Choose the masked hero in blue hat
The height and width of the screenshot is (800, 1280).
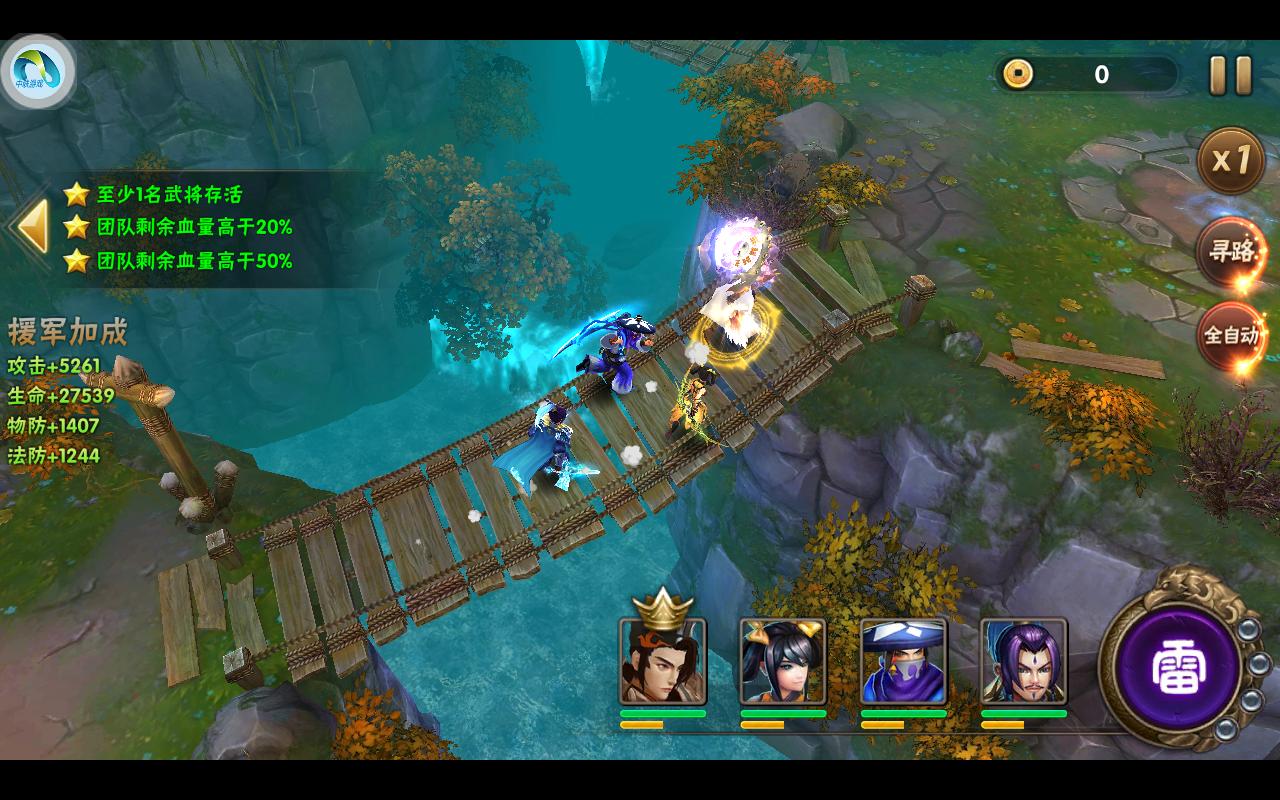click(903, 661)
